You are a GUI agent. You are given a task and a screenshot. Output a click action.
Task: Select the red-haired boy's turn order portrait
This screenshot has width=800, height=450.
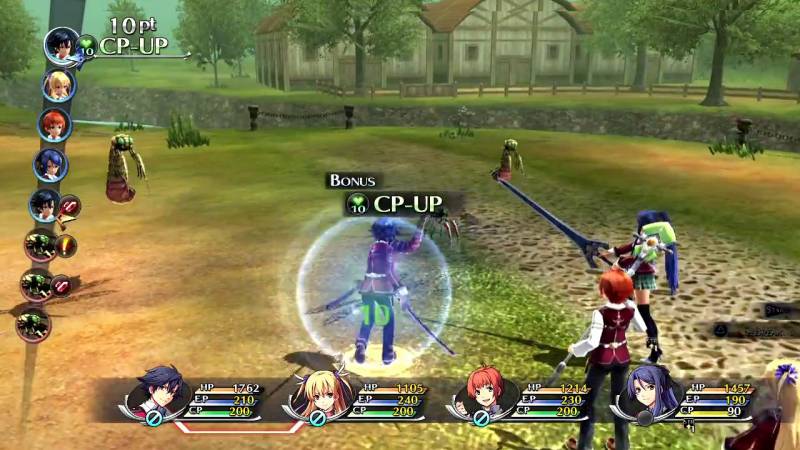pos(54,124)
